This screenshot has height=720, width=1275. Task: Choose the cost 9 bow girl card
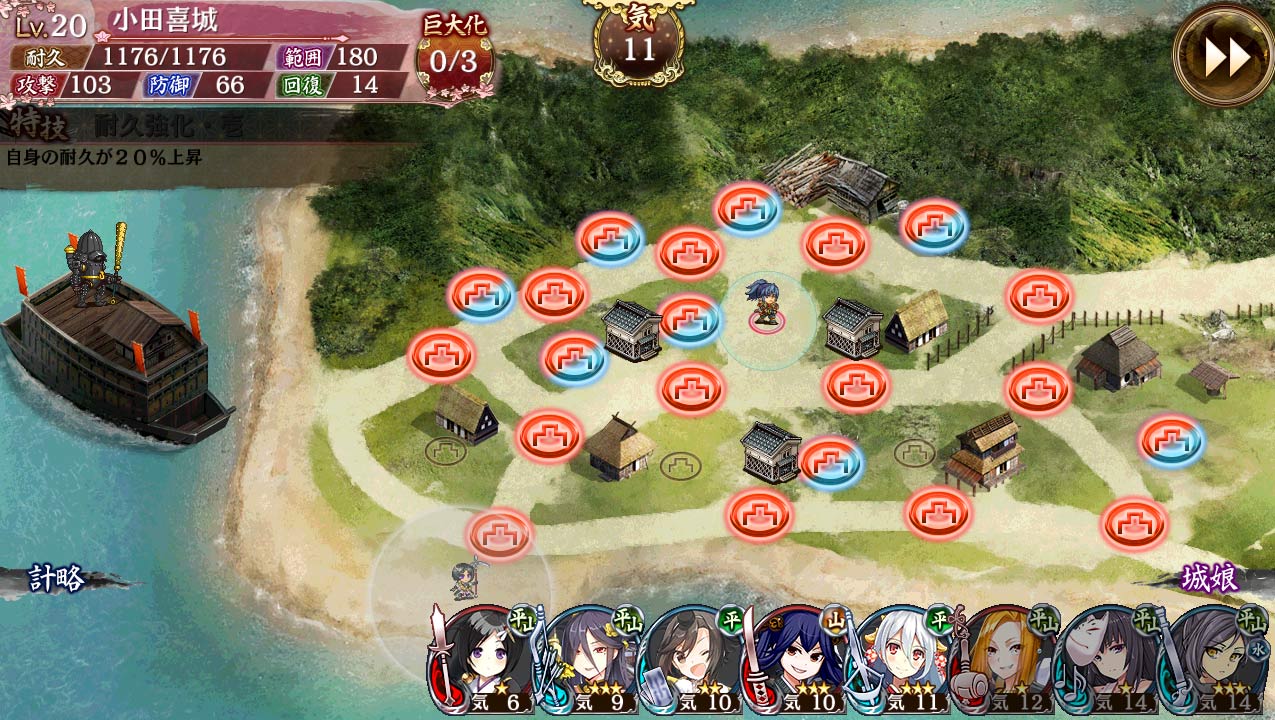[588, 660]
